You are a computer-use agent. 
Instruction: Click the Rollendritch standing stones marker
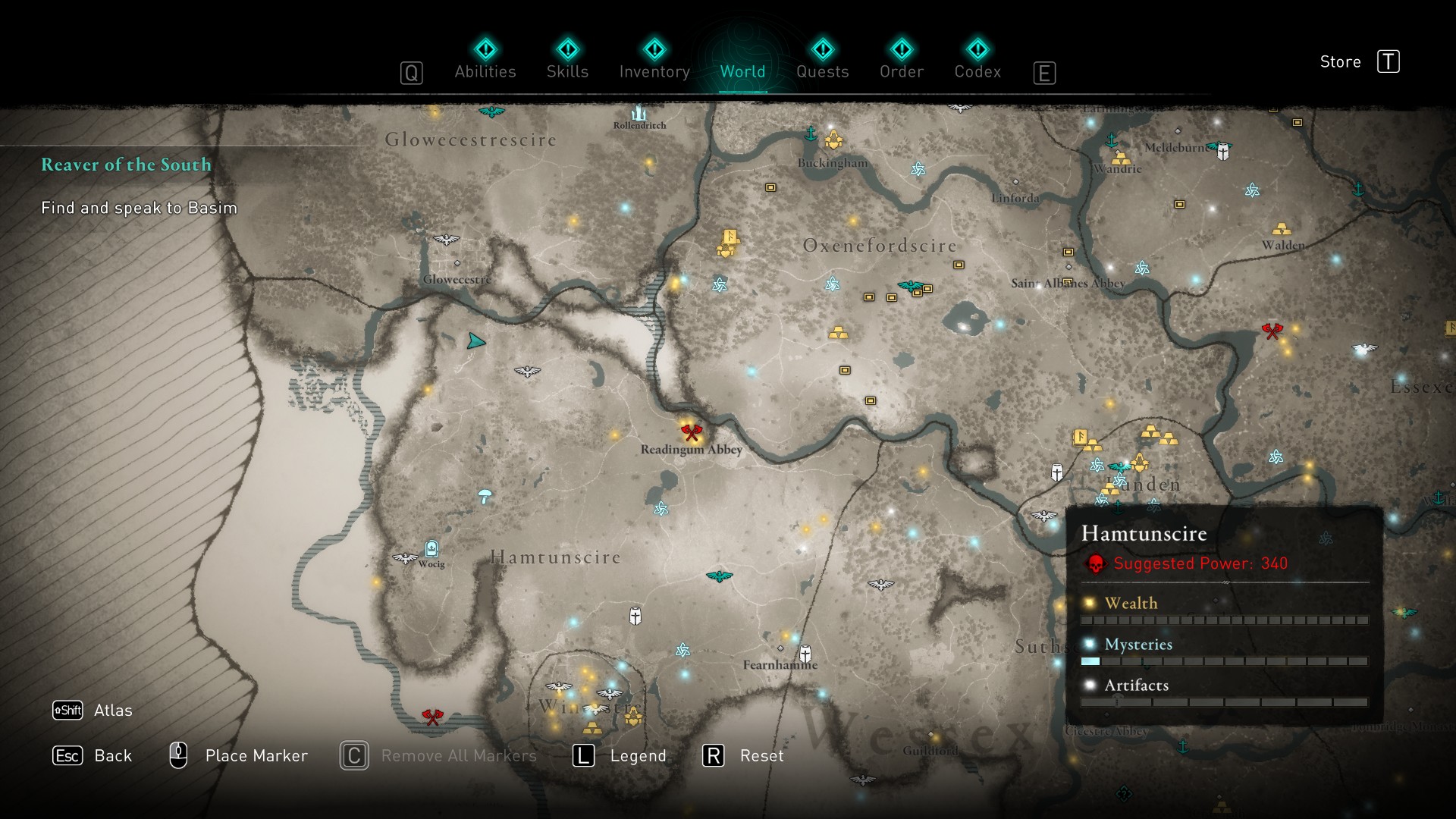639,113
